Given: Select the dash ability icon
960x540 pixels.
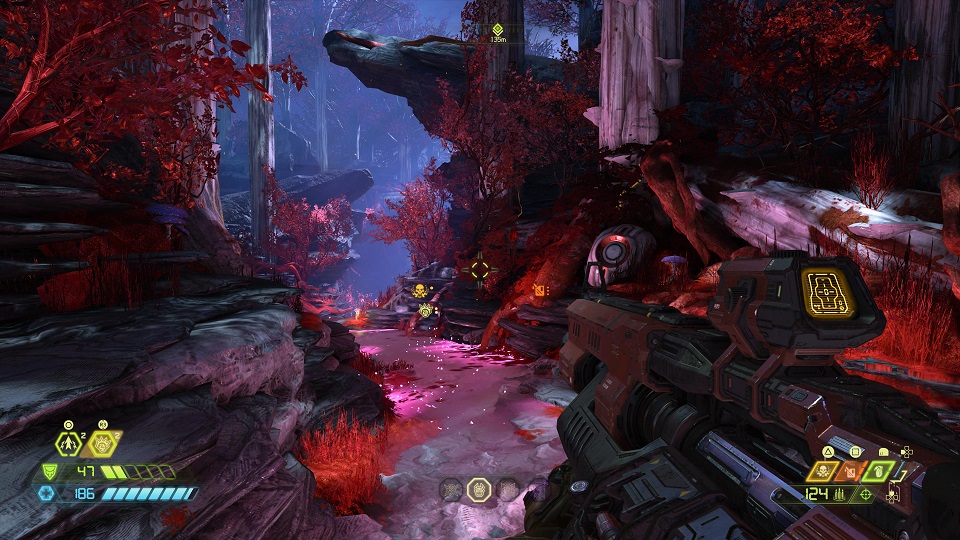Looking at the screenshot, I should pyautogui.click(x=68, y=444).
